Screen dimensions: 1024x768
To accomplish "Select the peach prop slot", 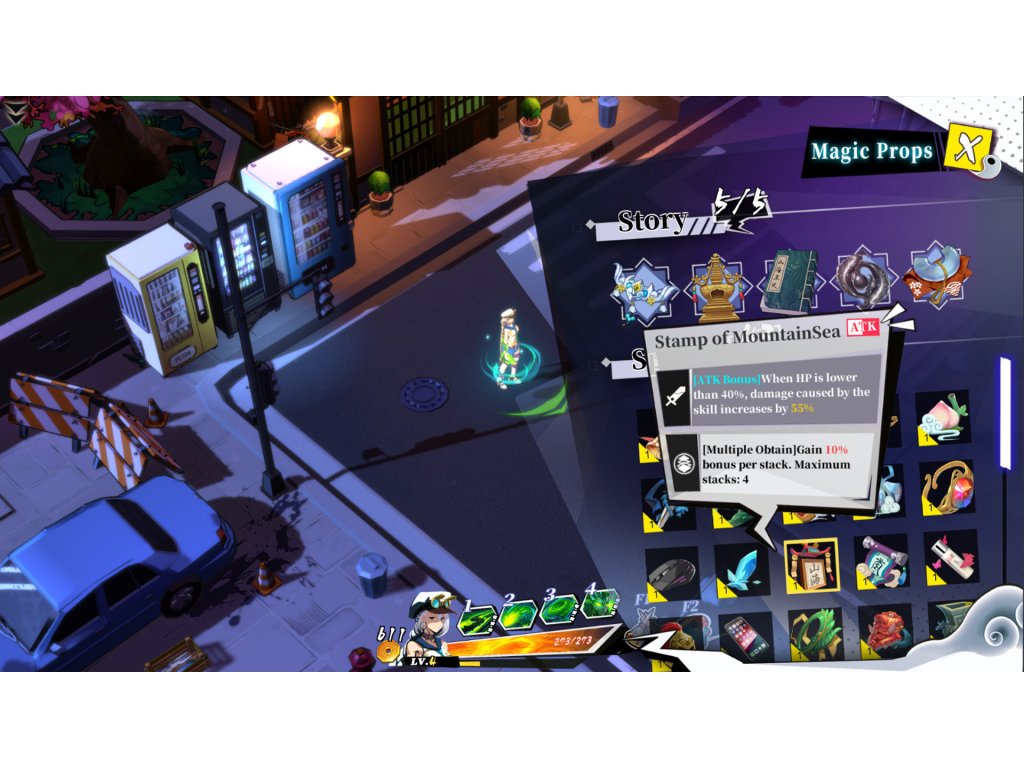I will tap(942, 418).
